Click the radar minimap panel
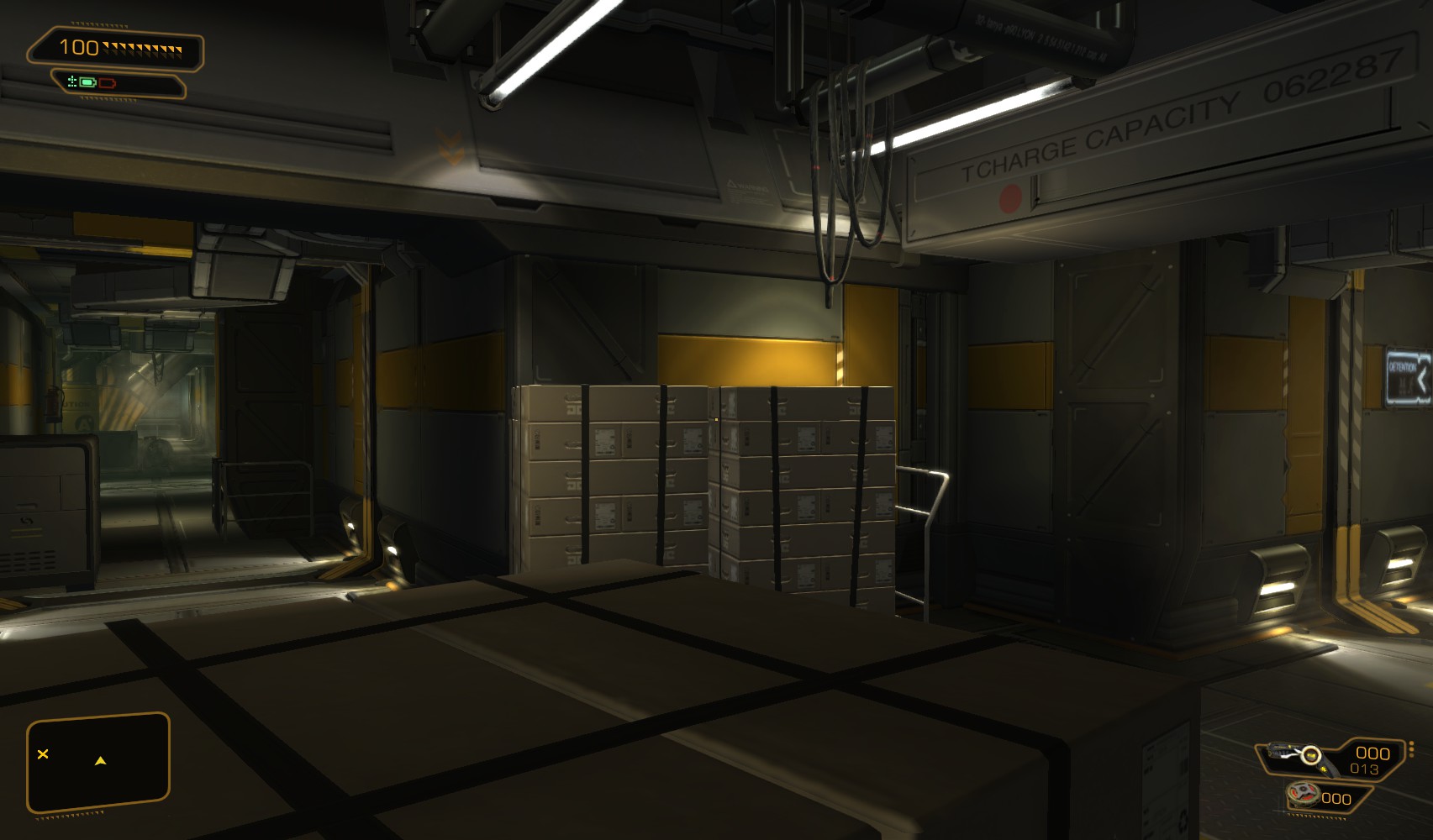 point(98,764)
